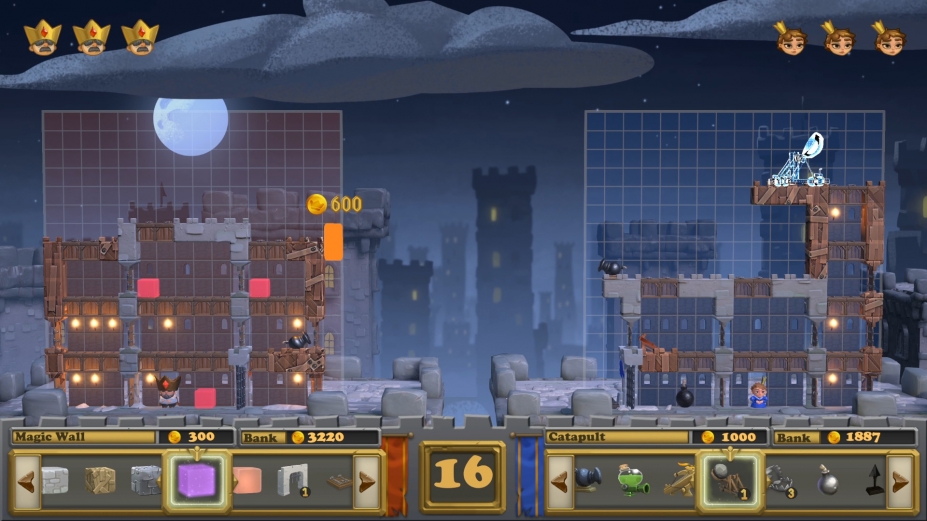Choose the white stone brick block

(x=55, y=481)
